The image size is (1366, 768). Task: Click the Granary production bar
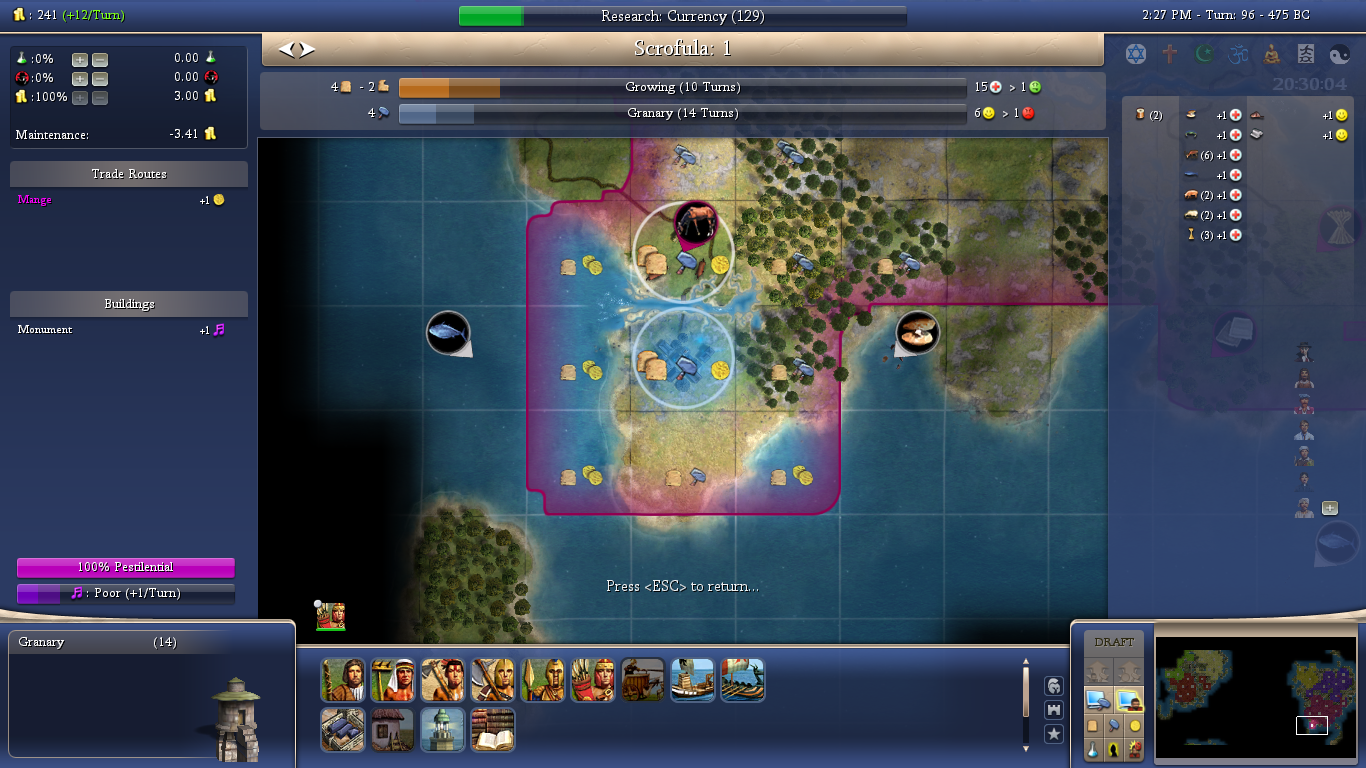(x=682, y=114)
